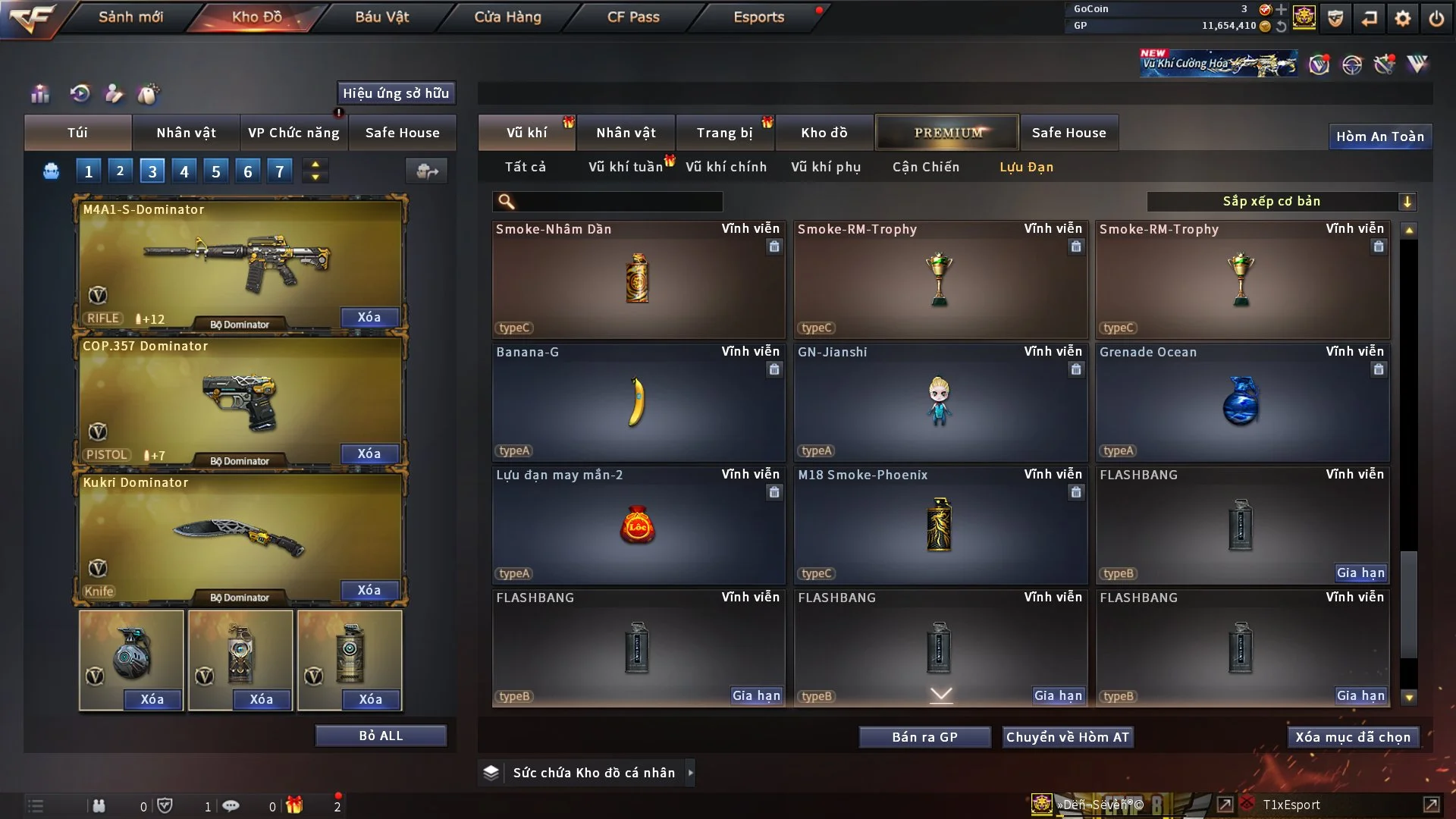Choose the GN-Jianshi grenade item
1456x819 pixels.
point(940,403)
